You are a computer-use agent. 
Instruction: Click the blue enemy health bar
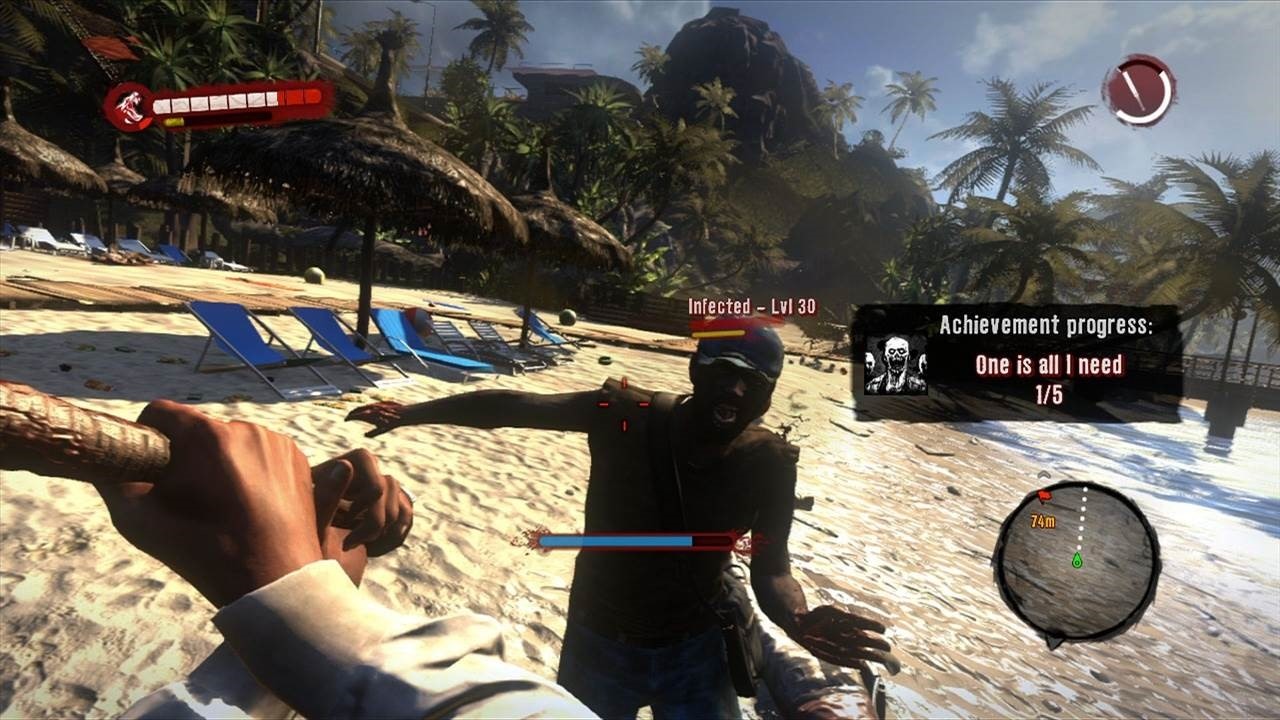(615, 541)
